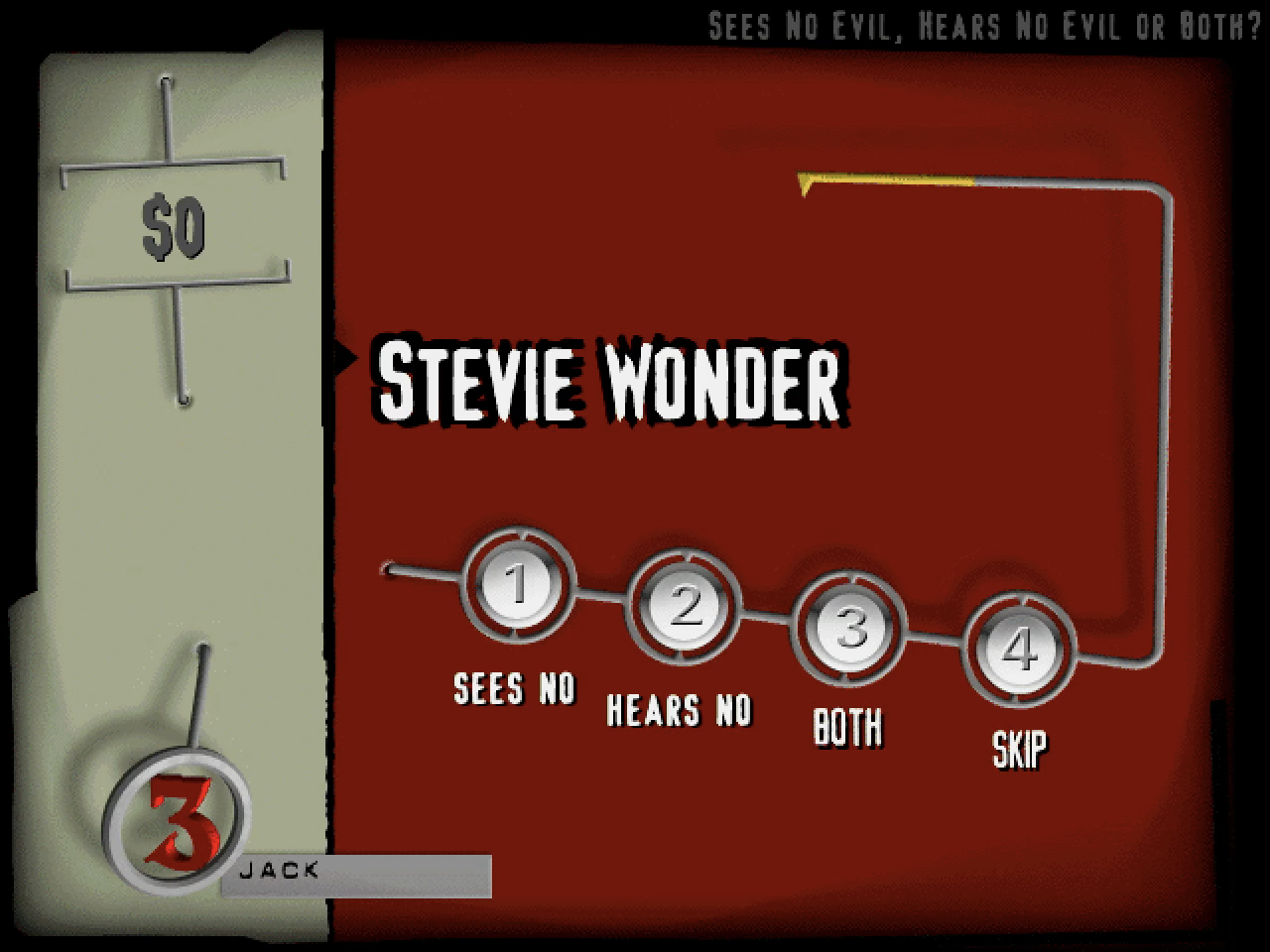Select answer 2, Hears No

pos(685,606)
